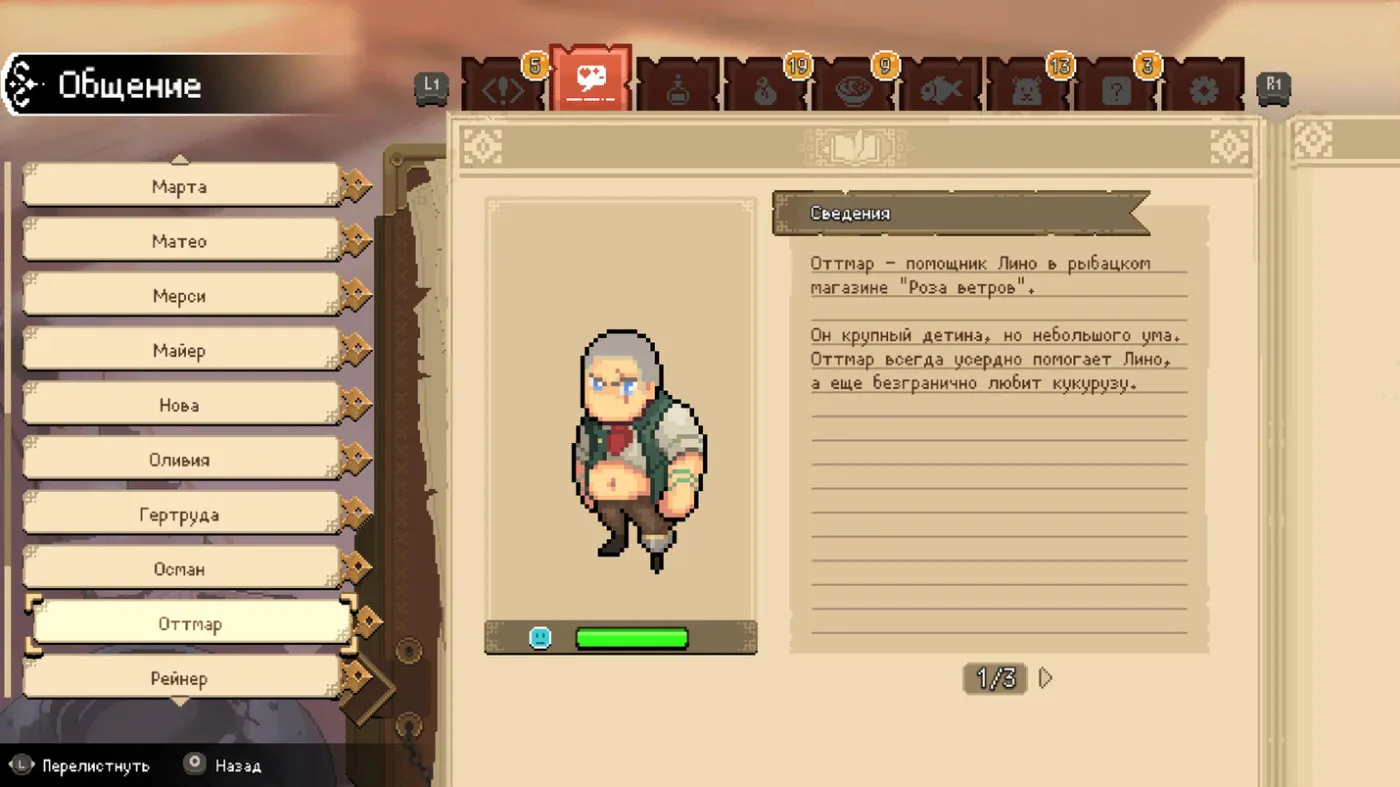Open the entry for Мерси
The image size is (1400, 787).
(180, 296)
